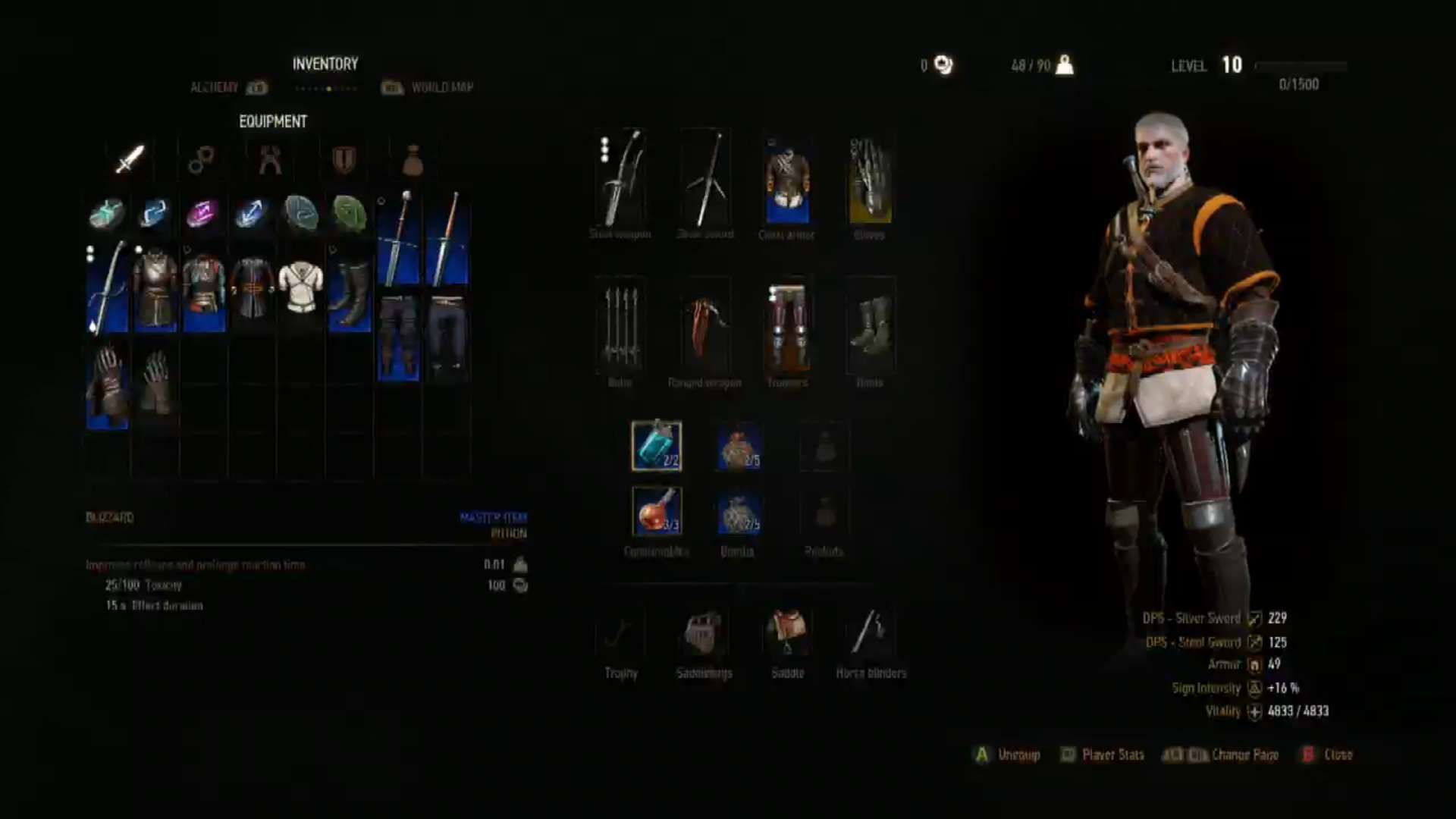Image resolution: width=1456 pixels, height=819 pixels.
Task: Open the World Map tab
Action: 442,87
